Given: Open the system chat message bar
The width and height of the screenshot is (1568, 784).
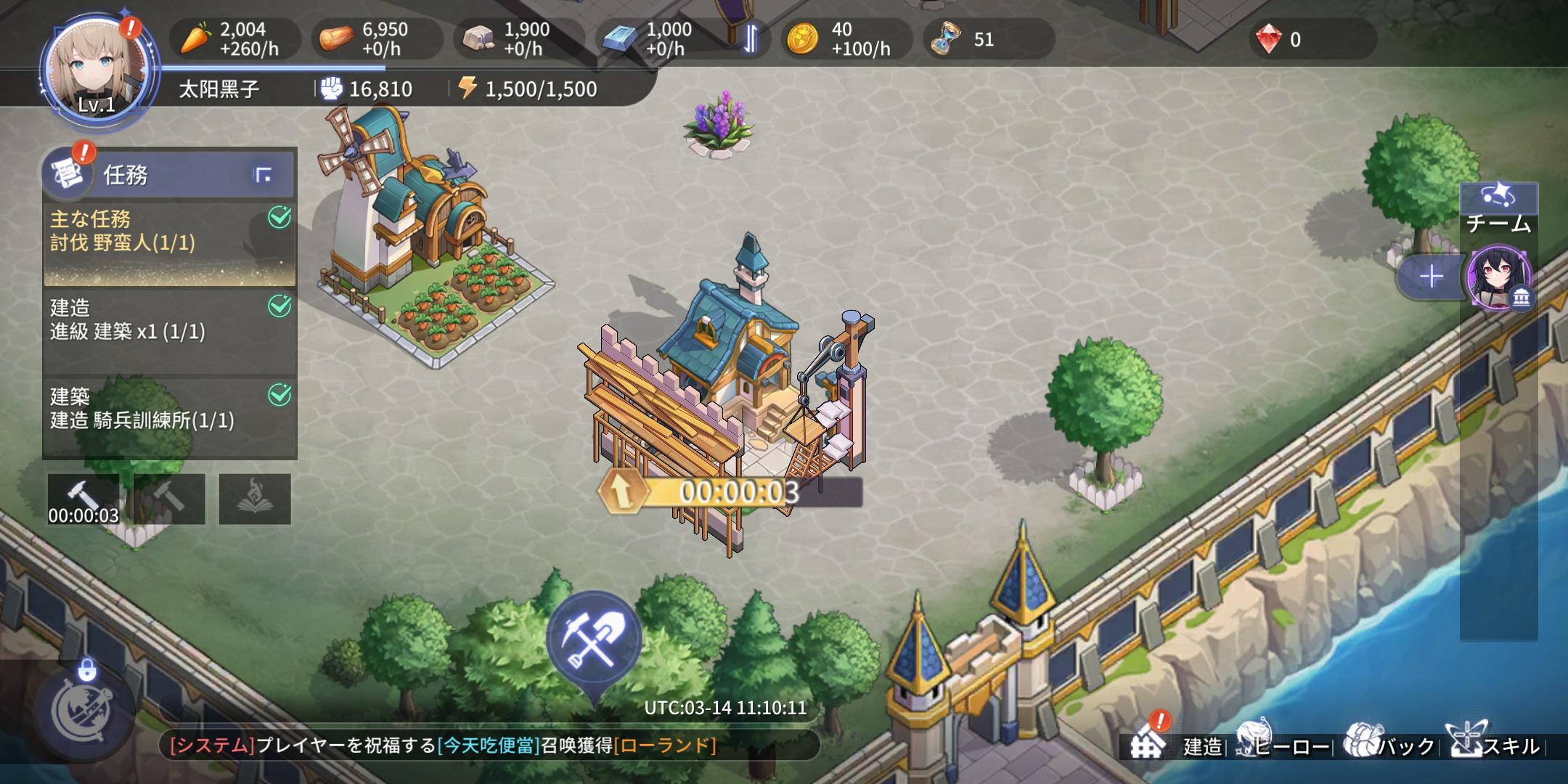Looking at the screenshot, I should click(489, 746).
